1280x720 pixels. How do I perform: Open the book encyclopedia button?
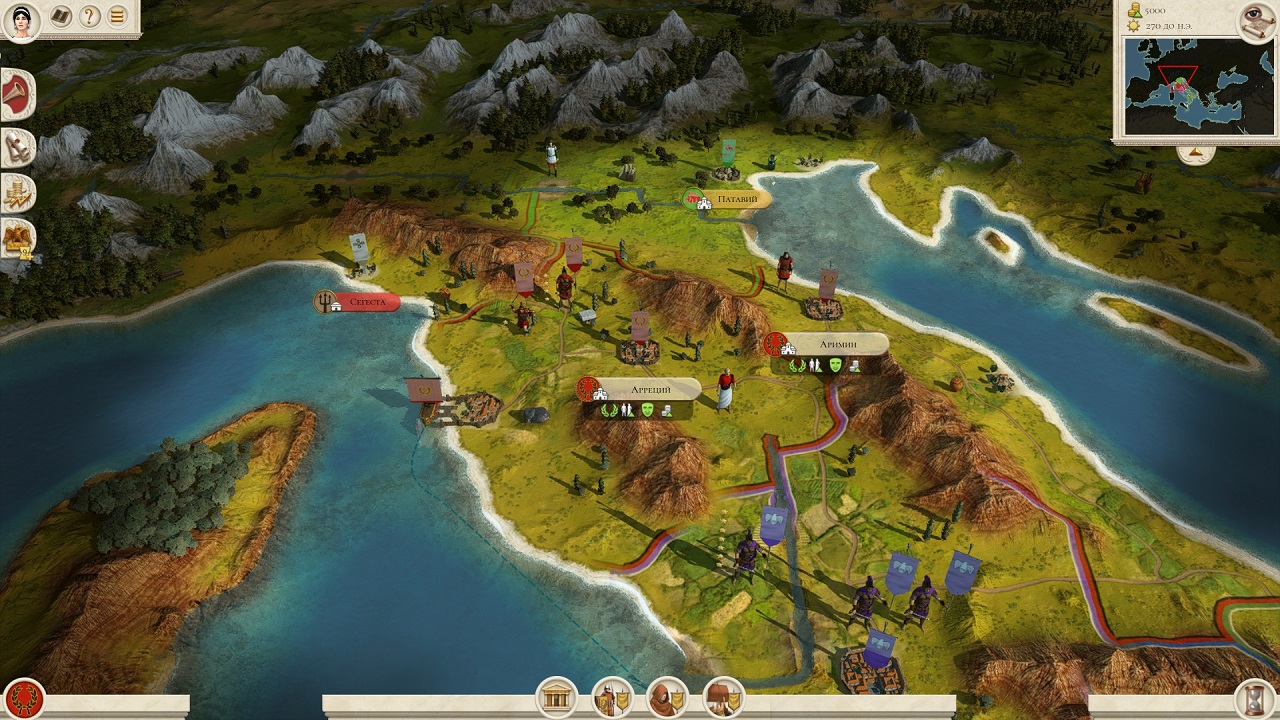[x=60, y=16]
